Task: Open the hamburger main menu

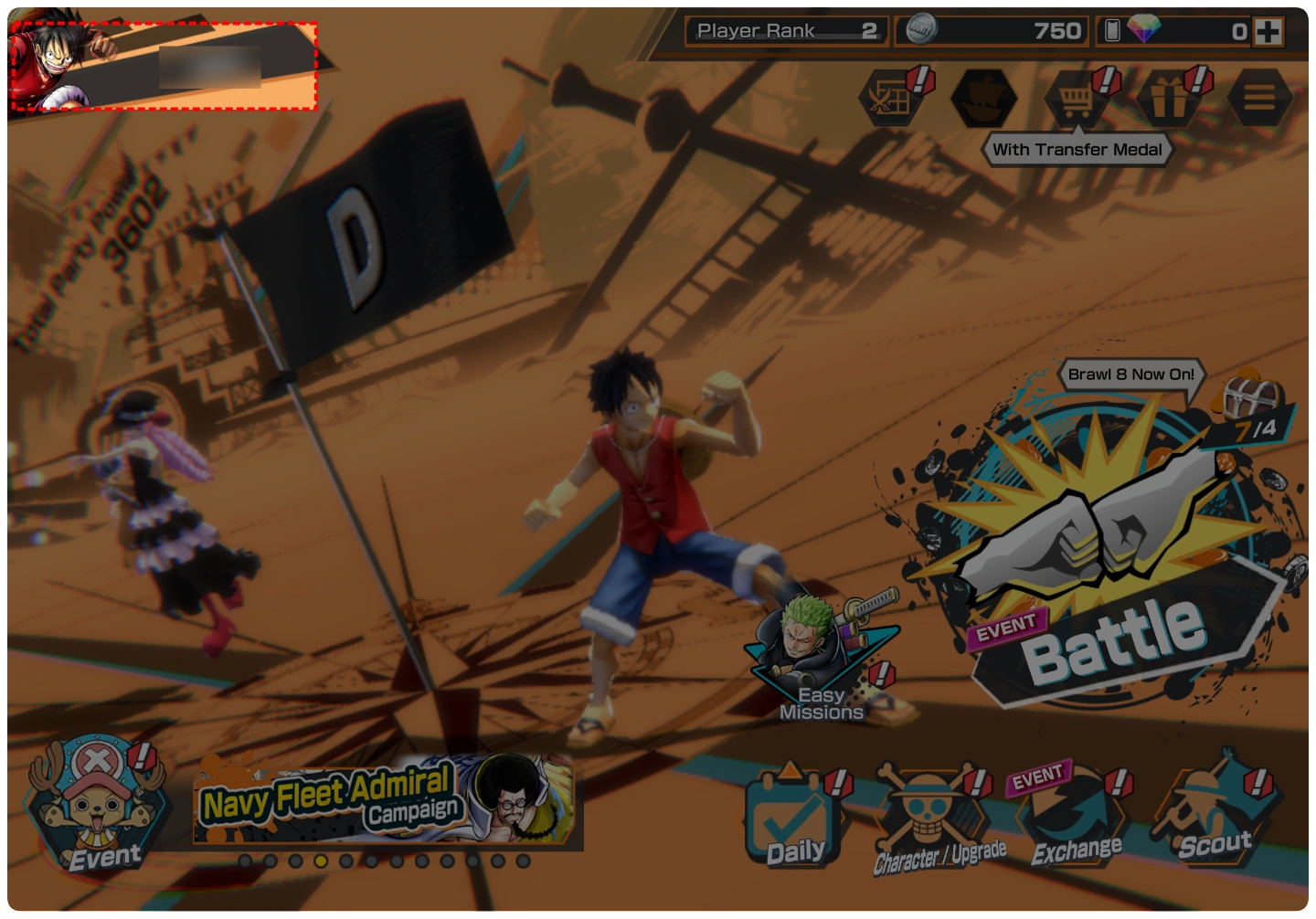Action: pos(1259,98)
